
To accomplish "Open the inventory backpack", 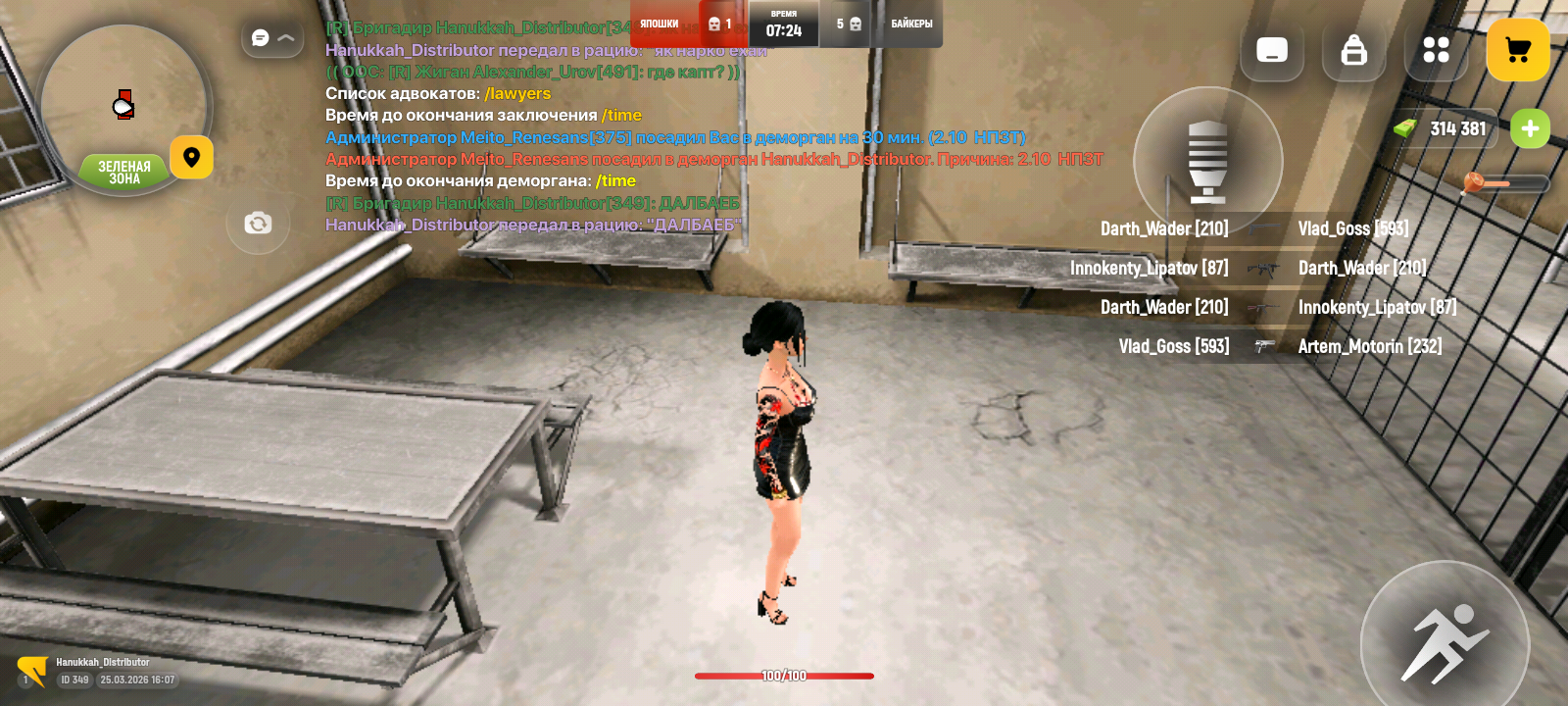I will click(x=1353, y=51).
